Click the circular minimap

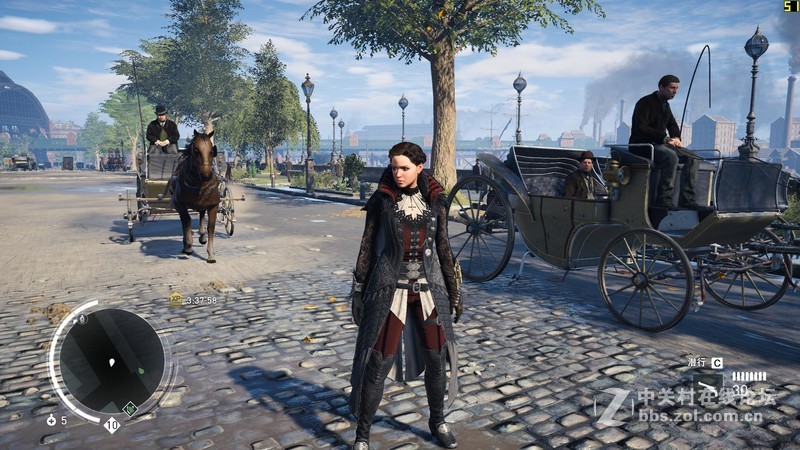coord(110,360)
